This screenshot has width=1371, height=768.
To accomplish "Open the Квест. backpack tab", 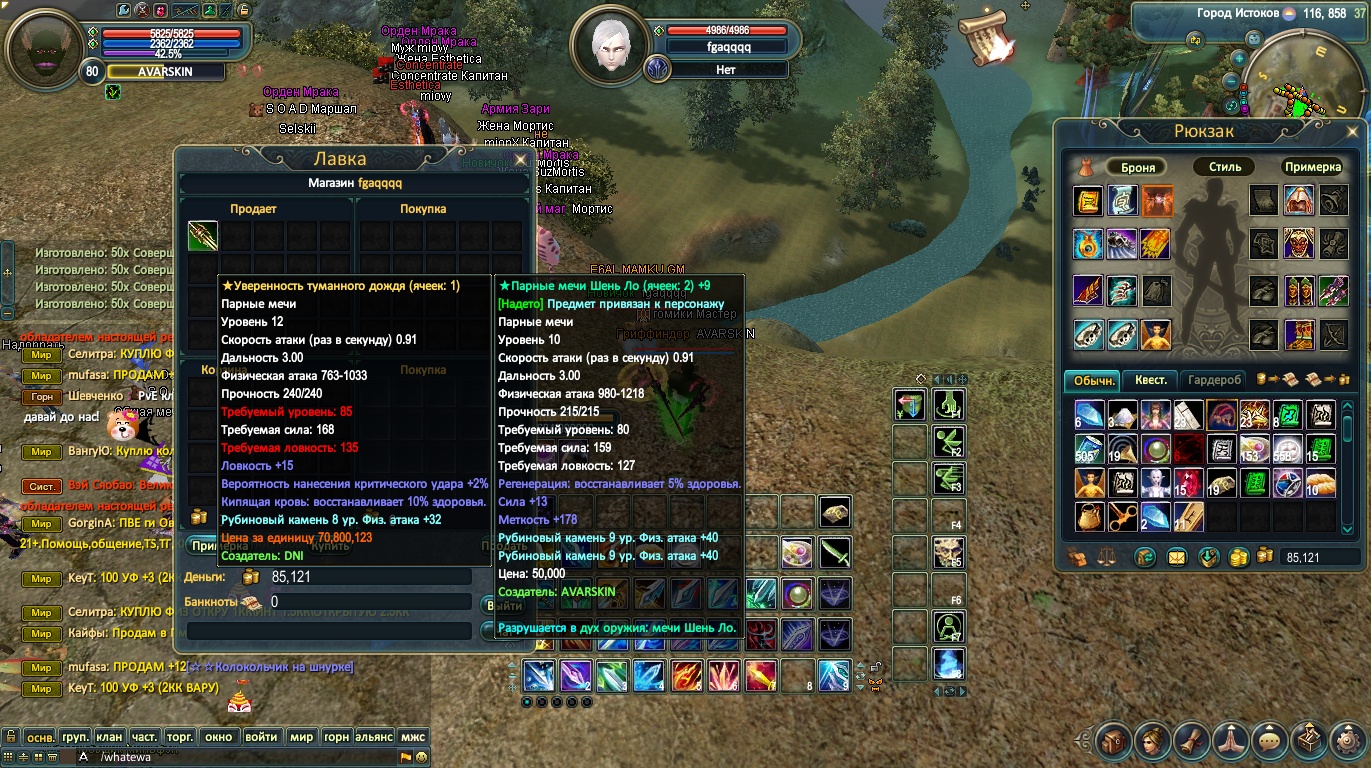I will [x=1150, y=380].
